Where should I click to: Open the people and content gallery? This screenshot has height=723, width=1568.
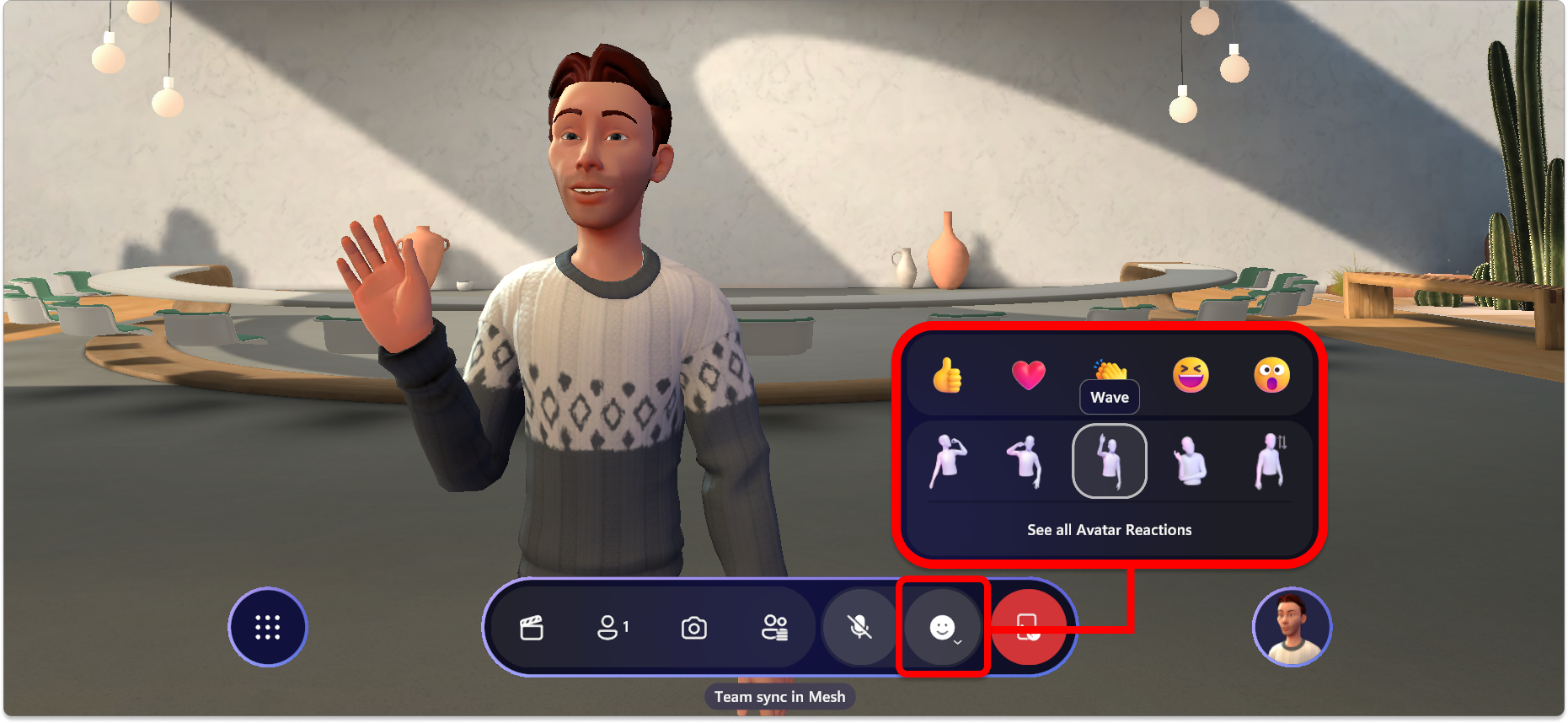pos(776,627)
